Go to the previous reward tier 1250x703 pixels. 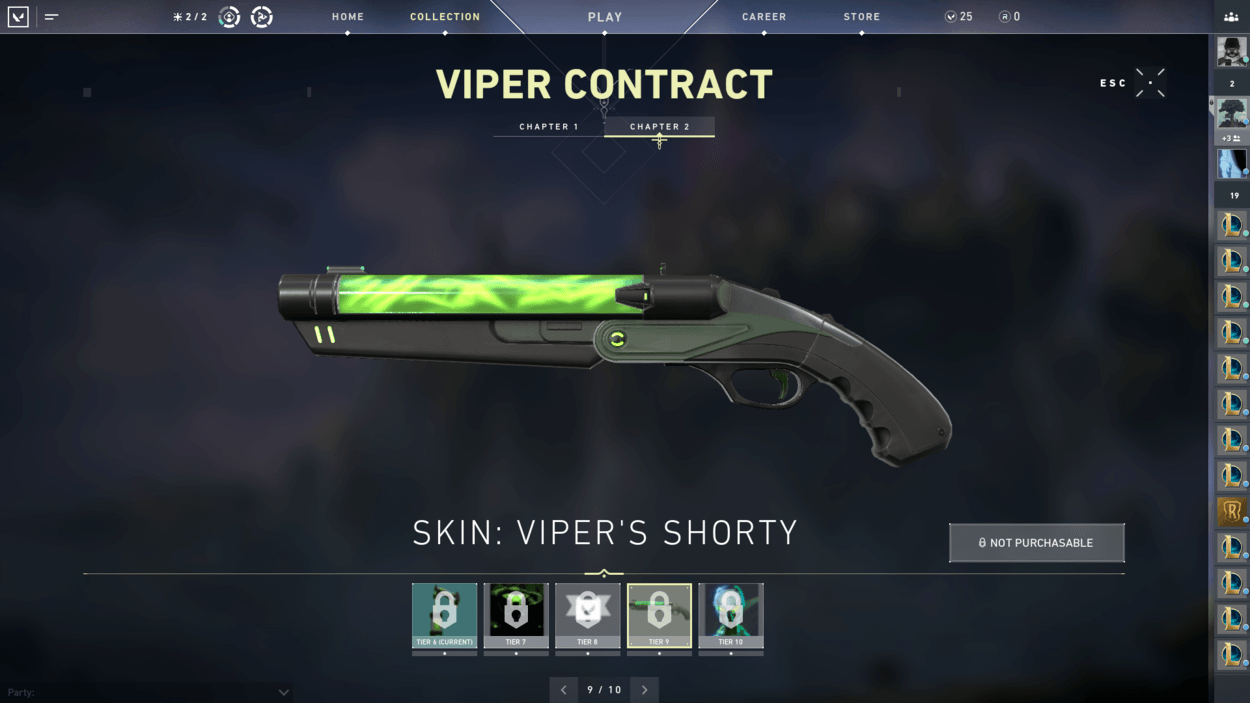click(x=564, y=690)
